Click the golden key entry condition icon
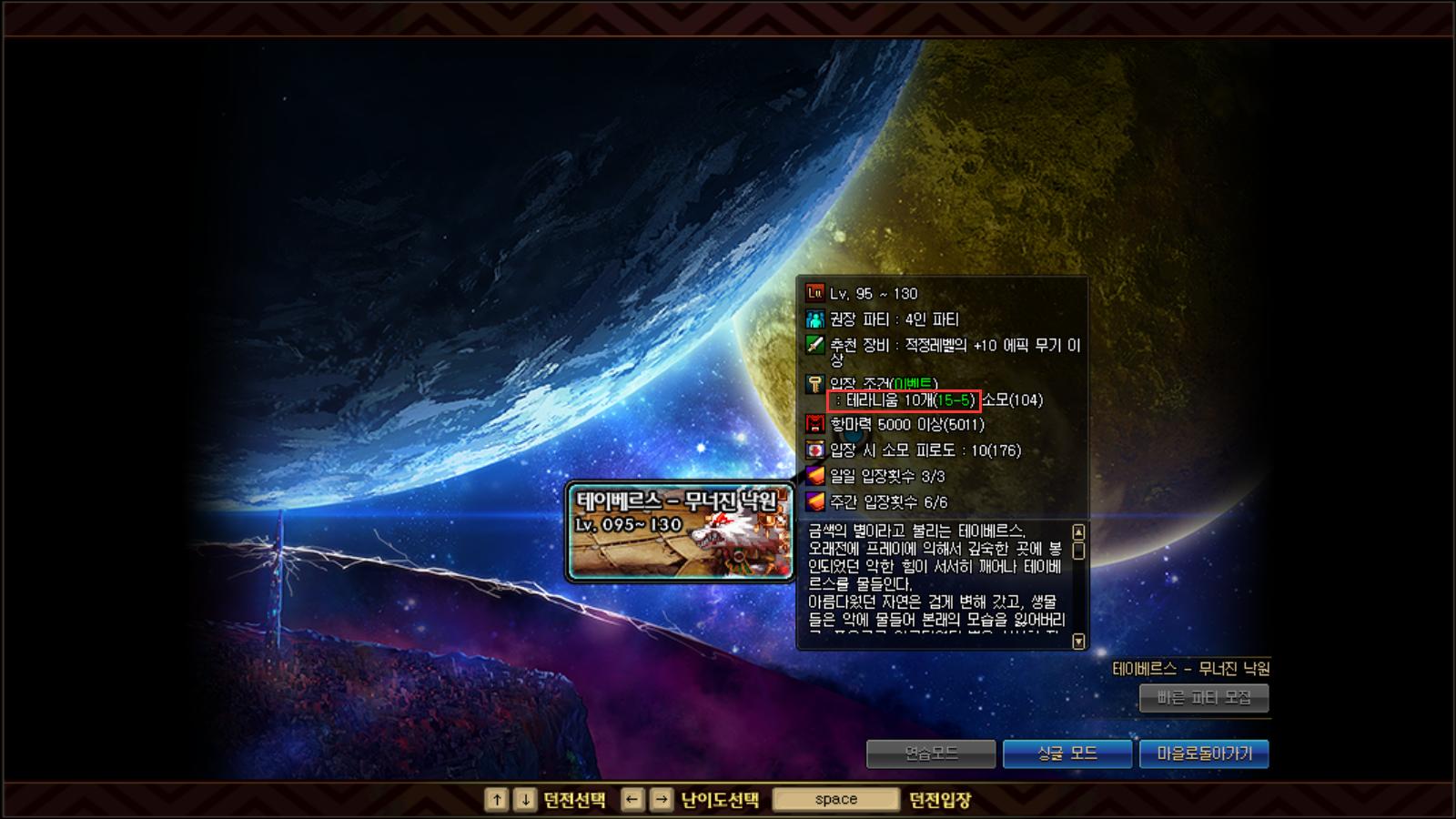 pyautogui.click(x=813, y=383)
